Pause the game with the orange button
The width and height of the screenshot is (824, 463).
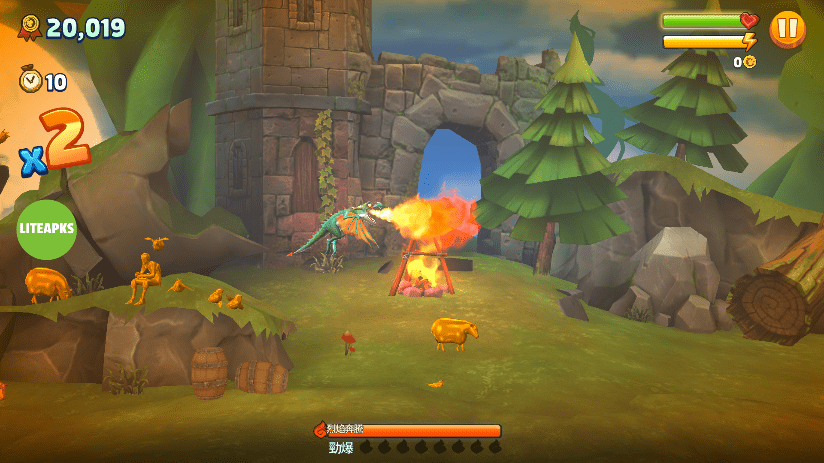pyautogui.click(x=787, y=28)
